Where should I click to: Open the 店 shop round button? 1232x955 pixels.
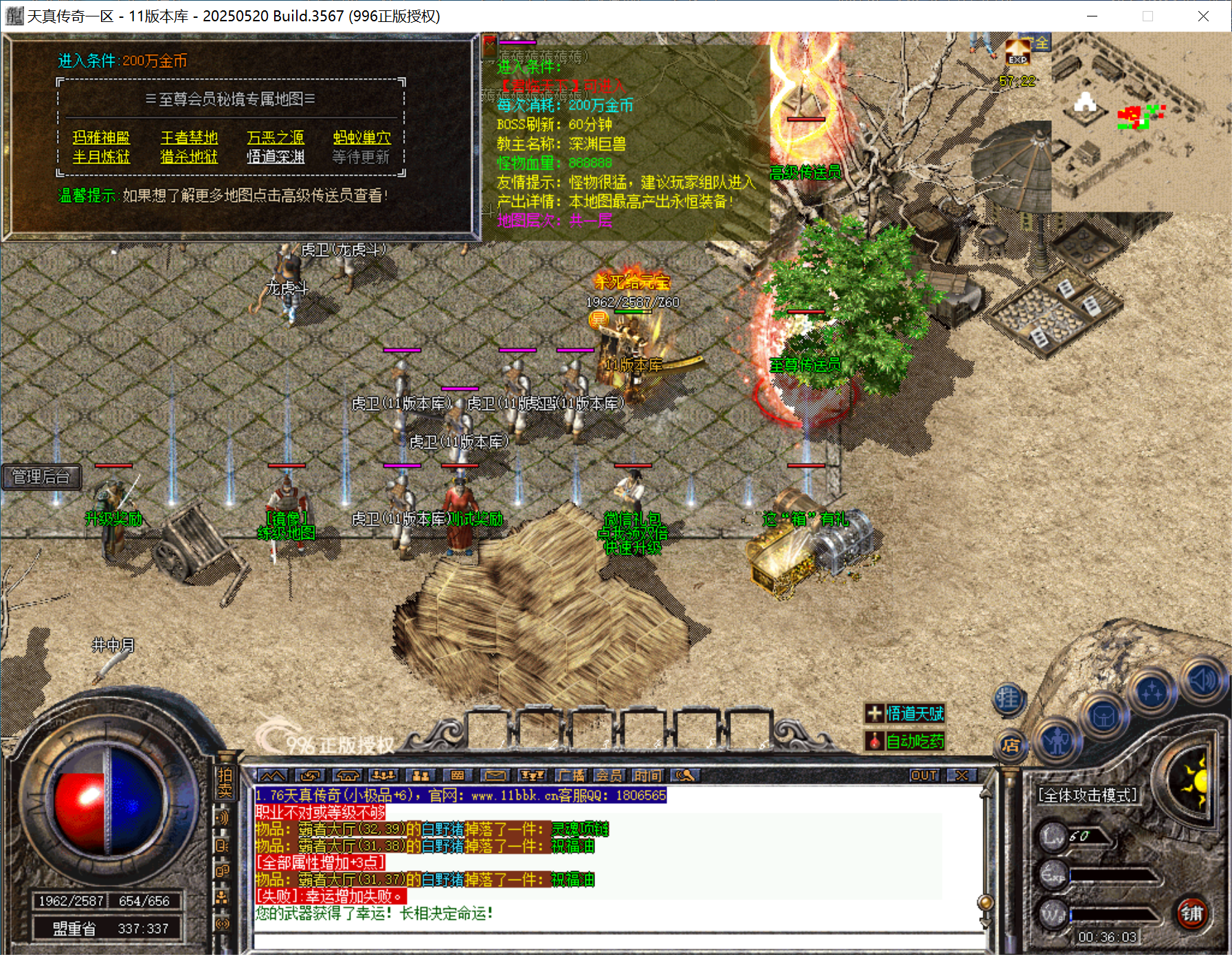(x=1010, y=745)
